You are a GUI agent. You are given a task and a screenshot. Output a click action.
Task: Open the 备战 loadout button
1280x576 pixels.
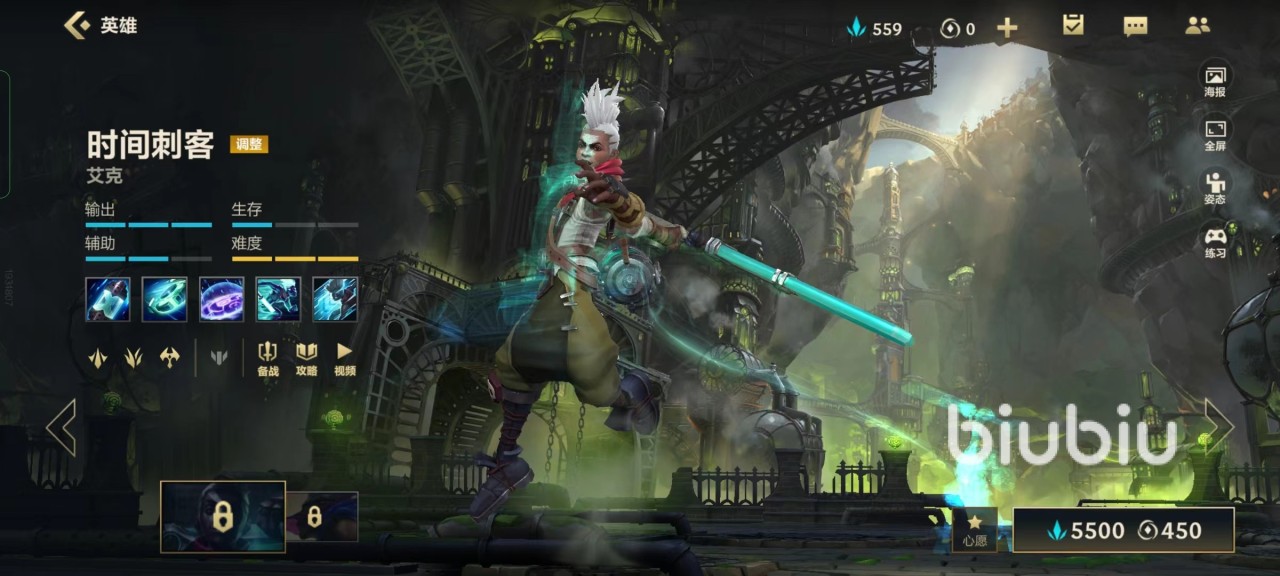(x=268, y=358)
